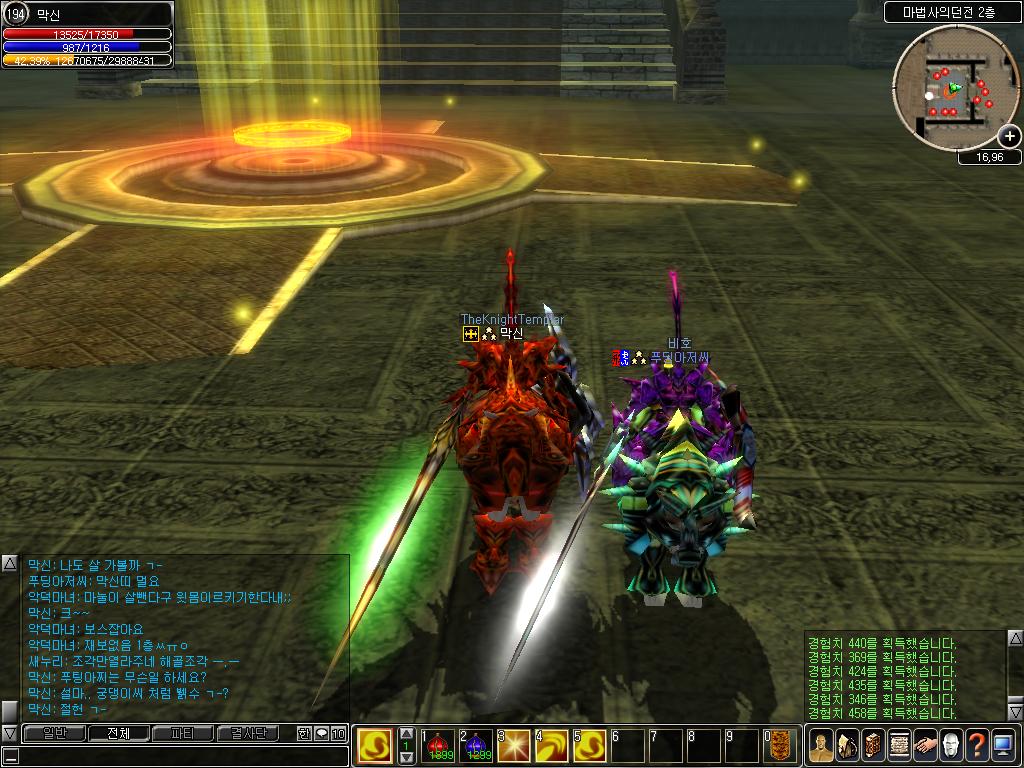1024x768 pixels.
Task: Click the hotbar page down arrow
Action: point(406,758)
